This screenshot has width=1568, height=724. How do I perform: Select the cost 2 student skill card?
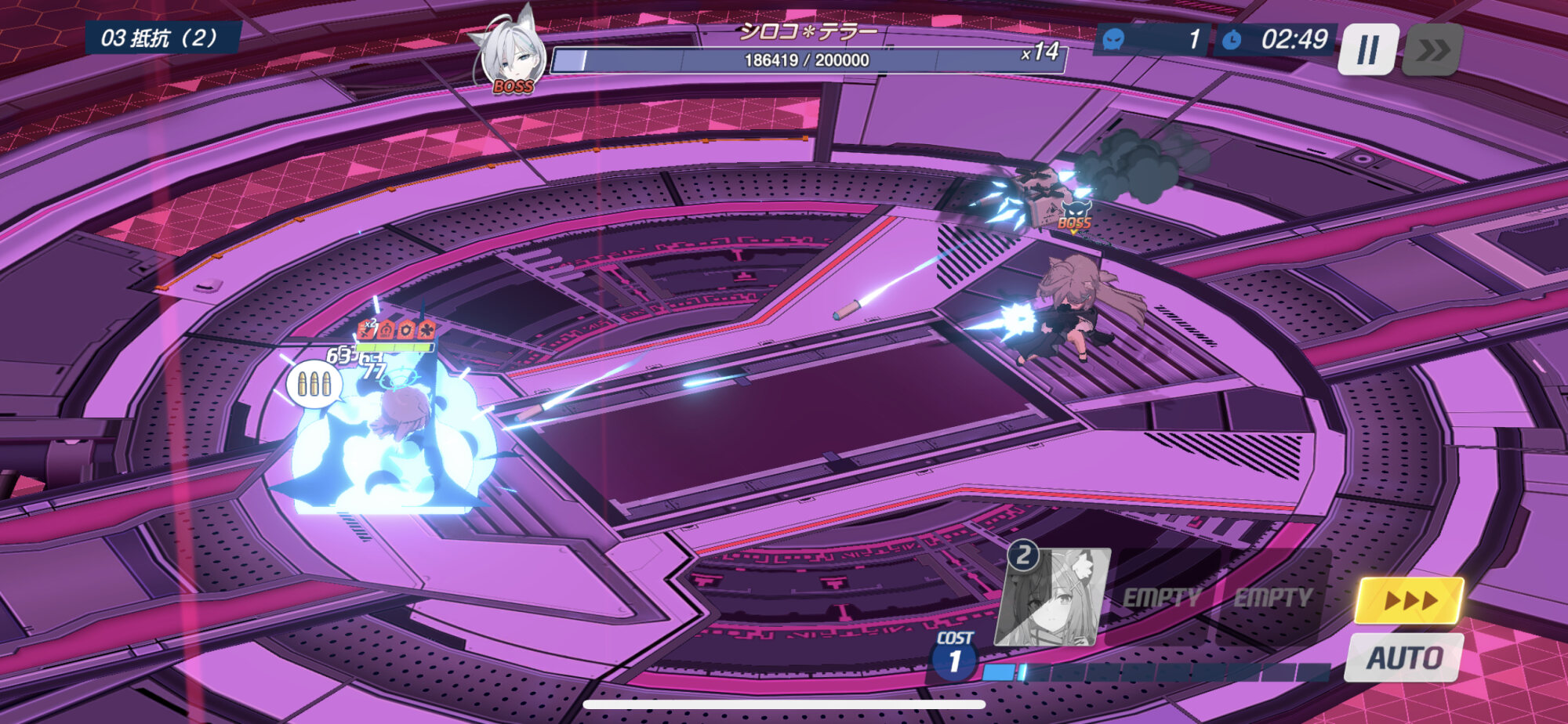click(x=1053, y=597)
